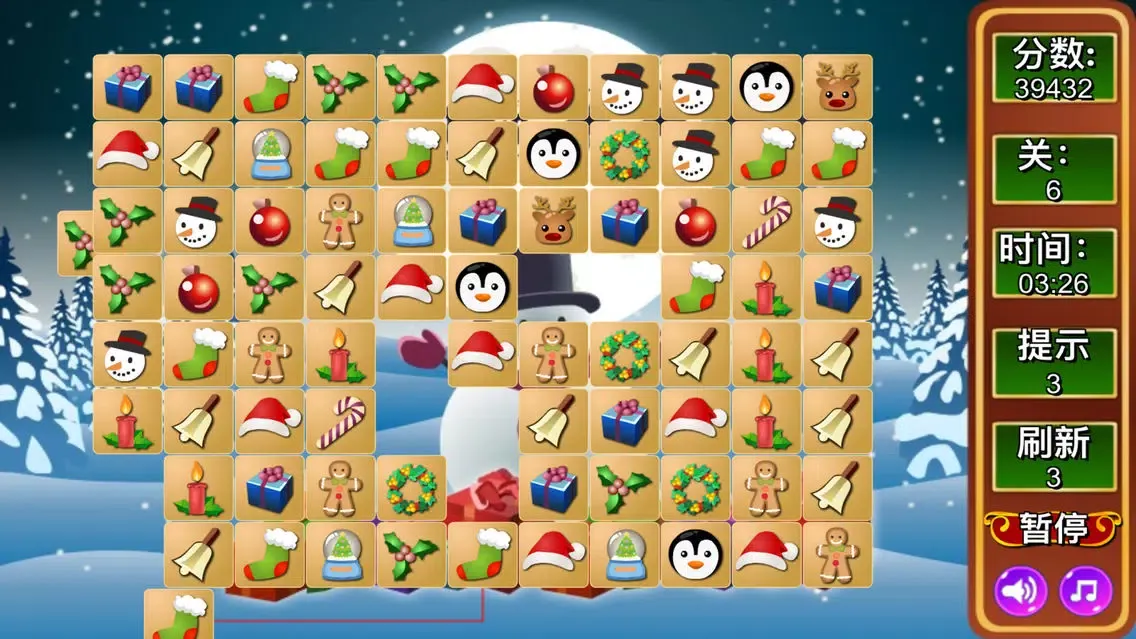Choose the penguin tile between bell and wreath
The image size is (1136, 639).
553,154
